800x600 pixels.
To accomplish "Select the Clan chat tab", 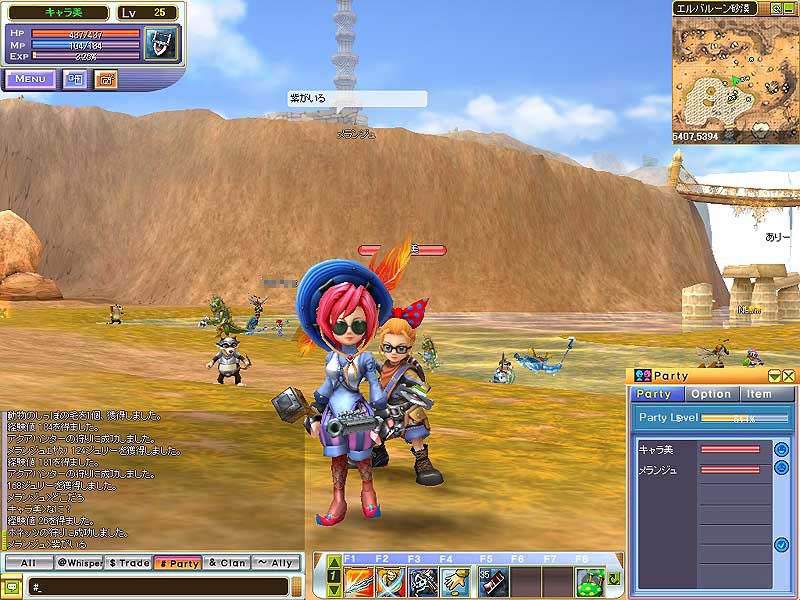I will (227, 563).
